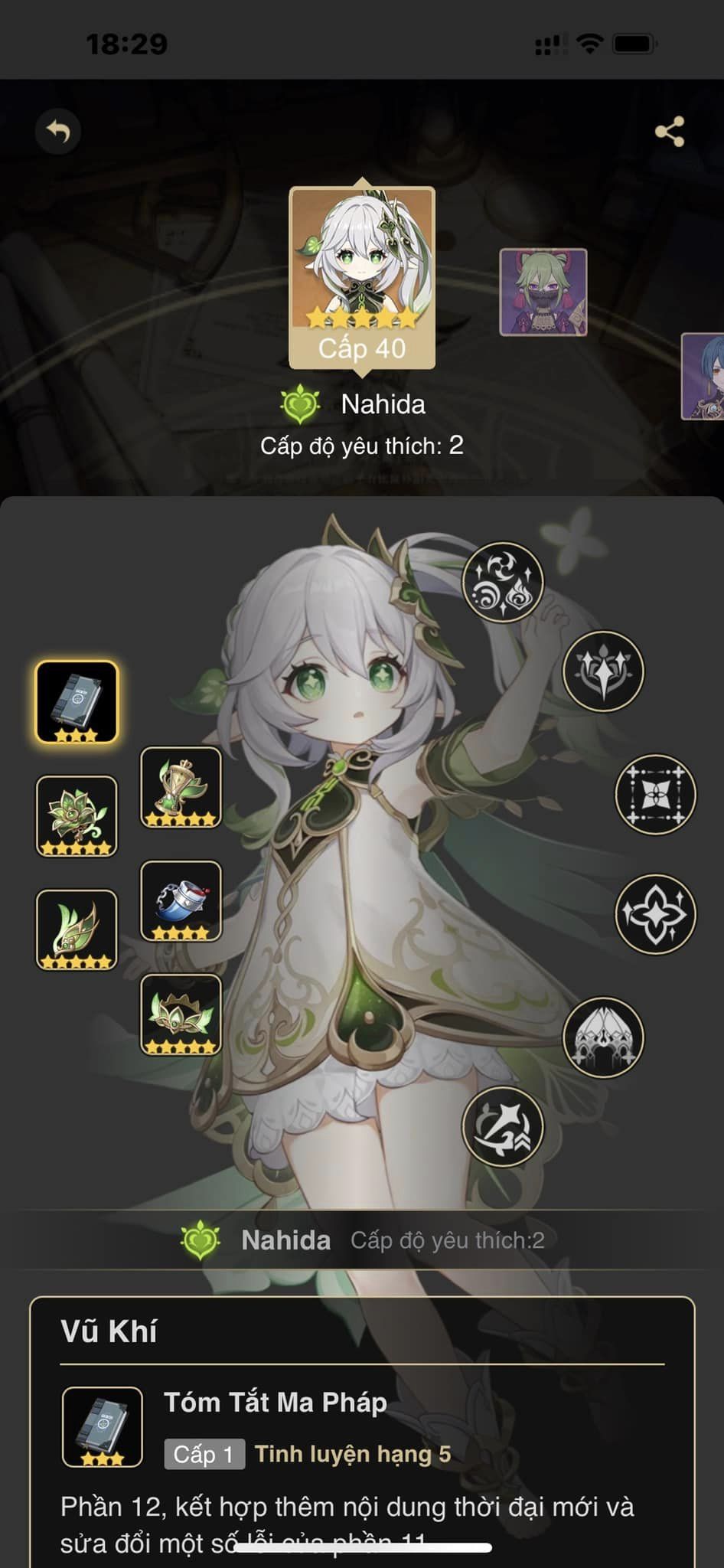Open the green crown circlet artifact slot
The height and width of the screenshot is (1568, 724).
tap(181, 1014)
